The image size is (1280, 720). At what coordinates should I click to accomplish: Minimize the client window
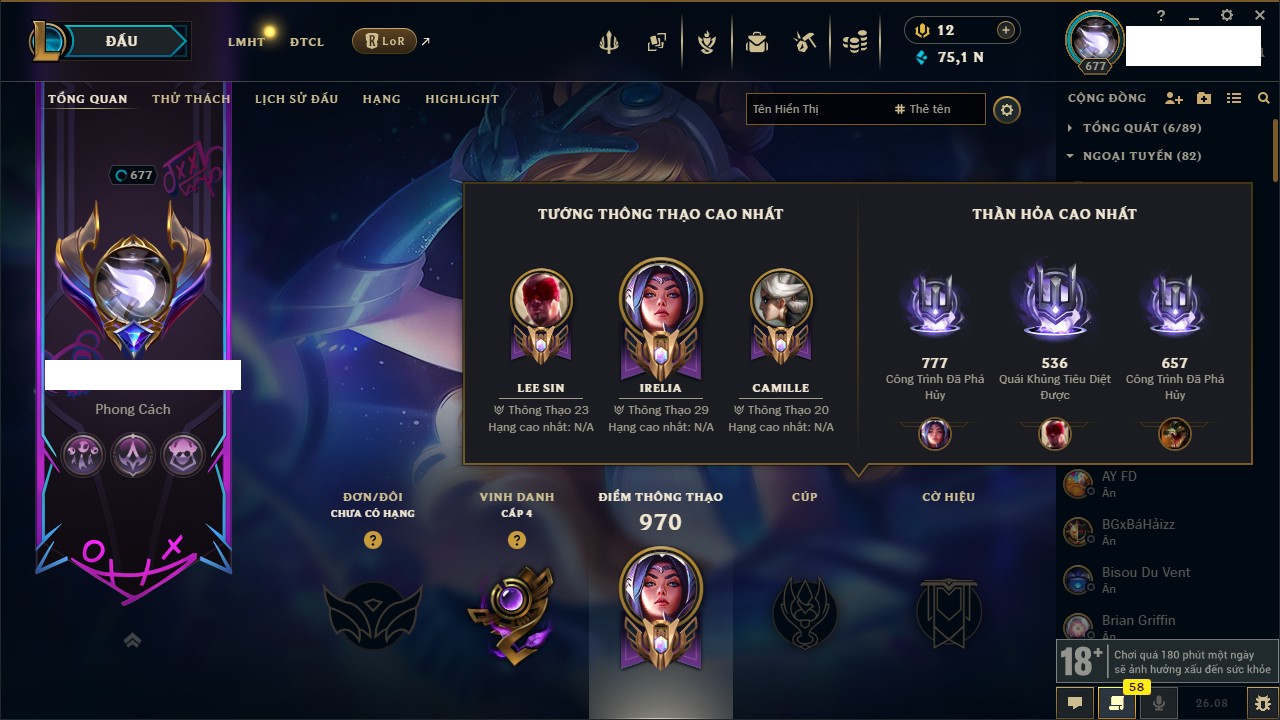(x=1194, y=16)
